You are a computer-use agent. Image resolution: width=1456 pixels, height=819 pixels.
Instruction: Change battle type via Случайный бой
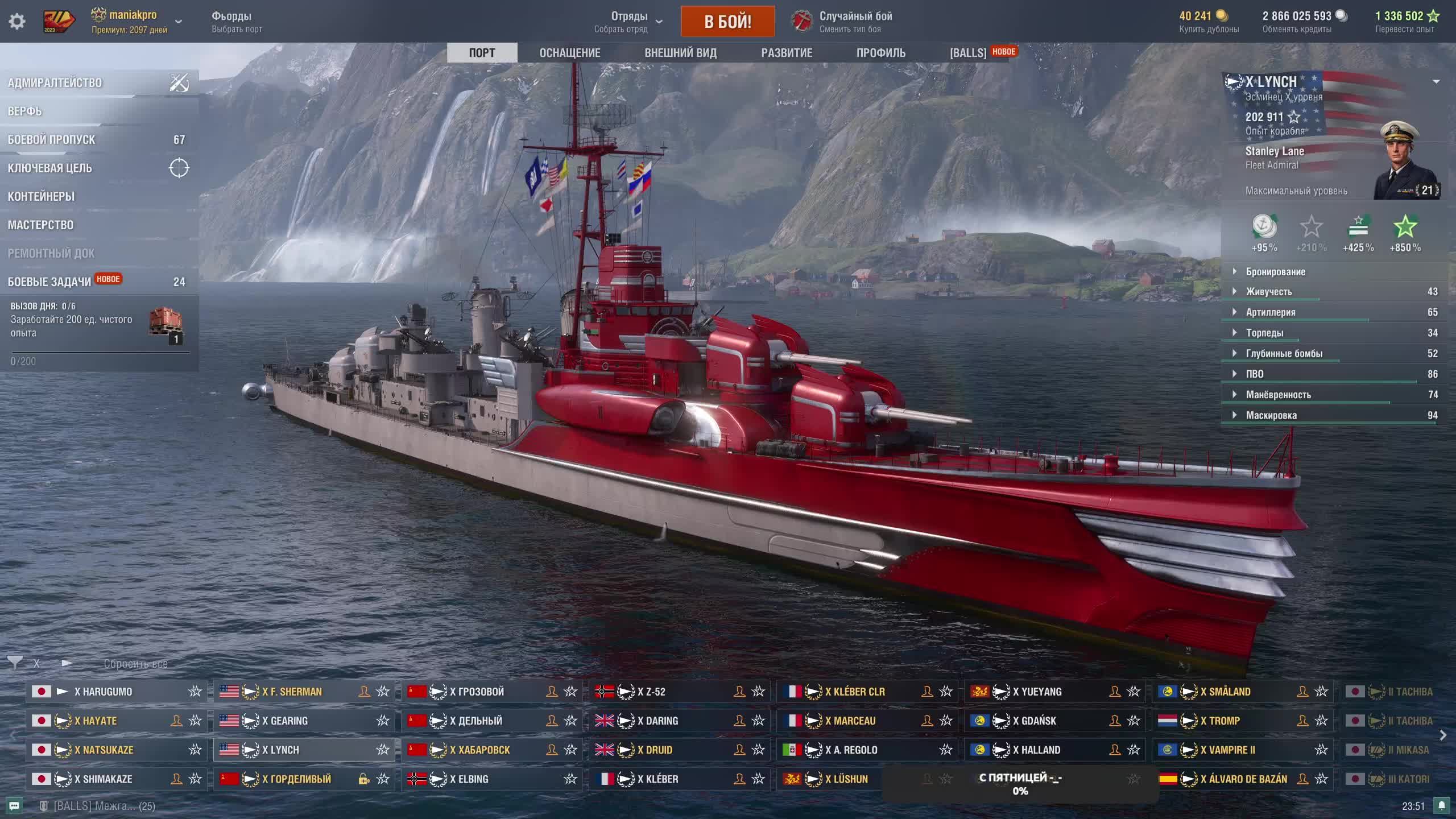(x=855, y=22)
